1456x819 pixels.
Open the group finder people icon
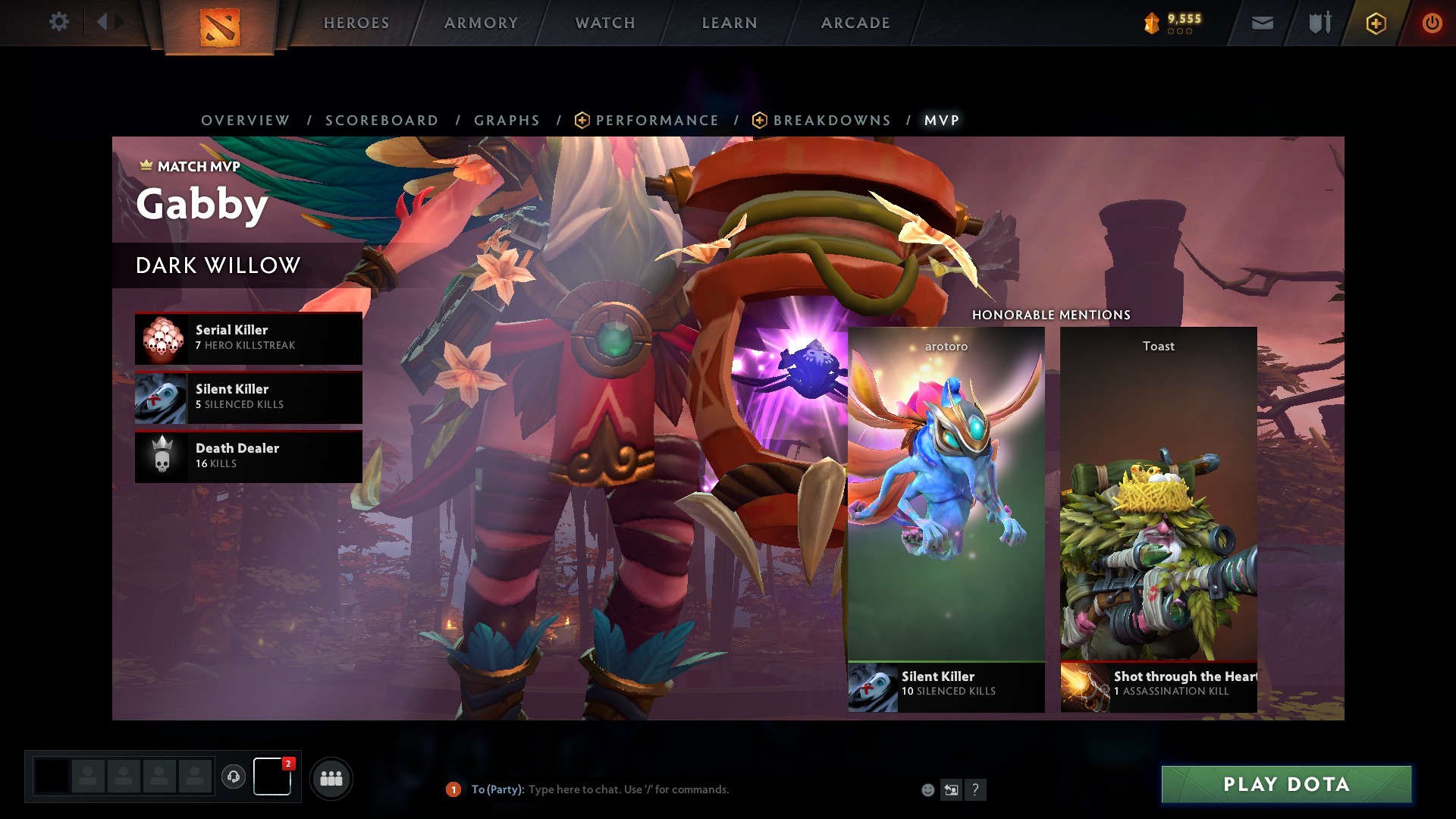pos(330,777)
